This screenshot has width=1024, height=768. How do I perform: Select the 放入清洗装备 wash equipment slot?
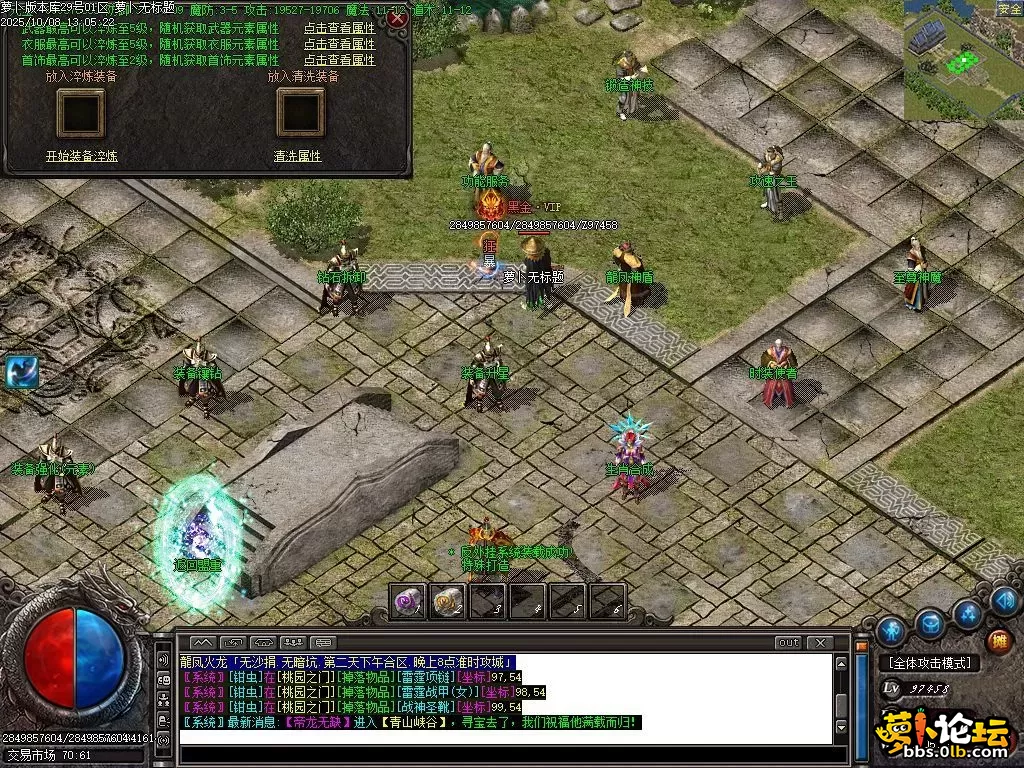[301, 112]
